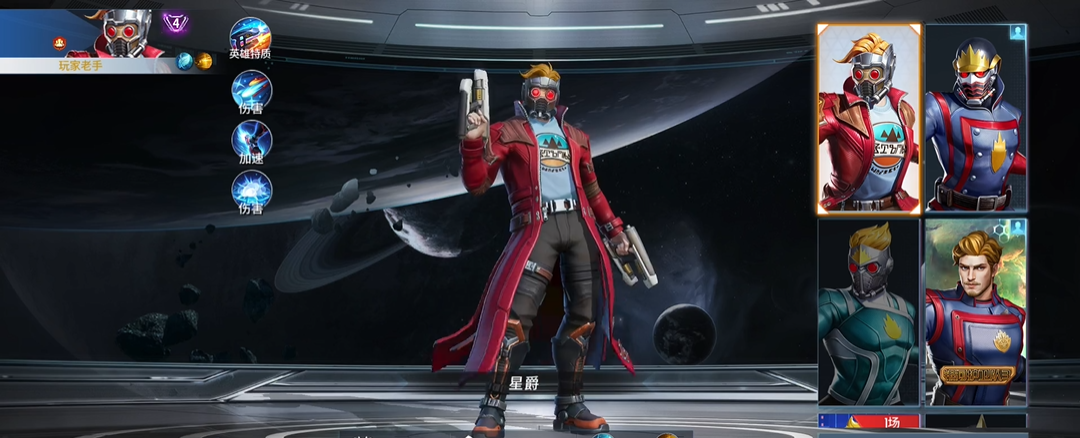Choose the red leather coat Star-Lord skin

868,118
